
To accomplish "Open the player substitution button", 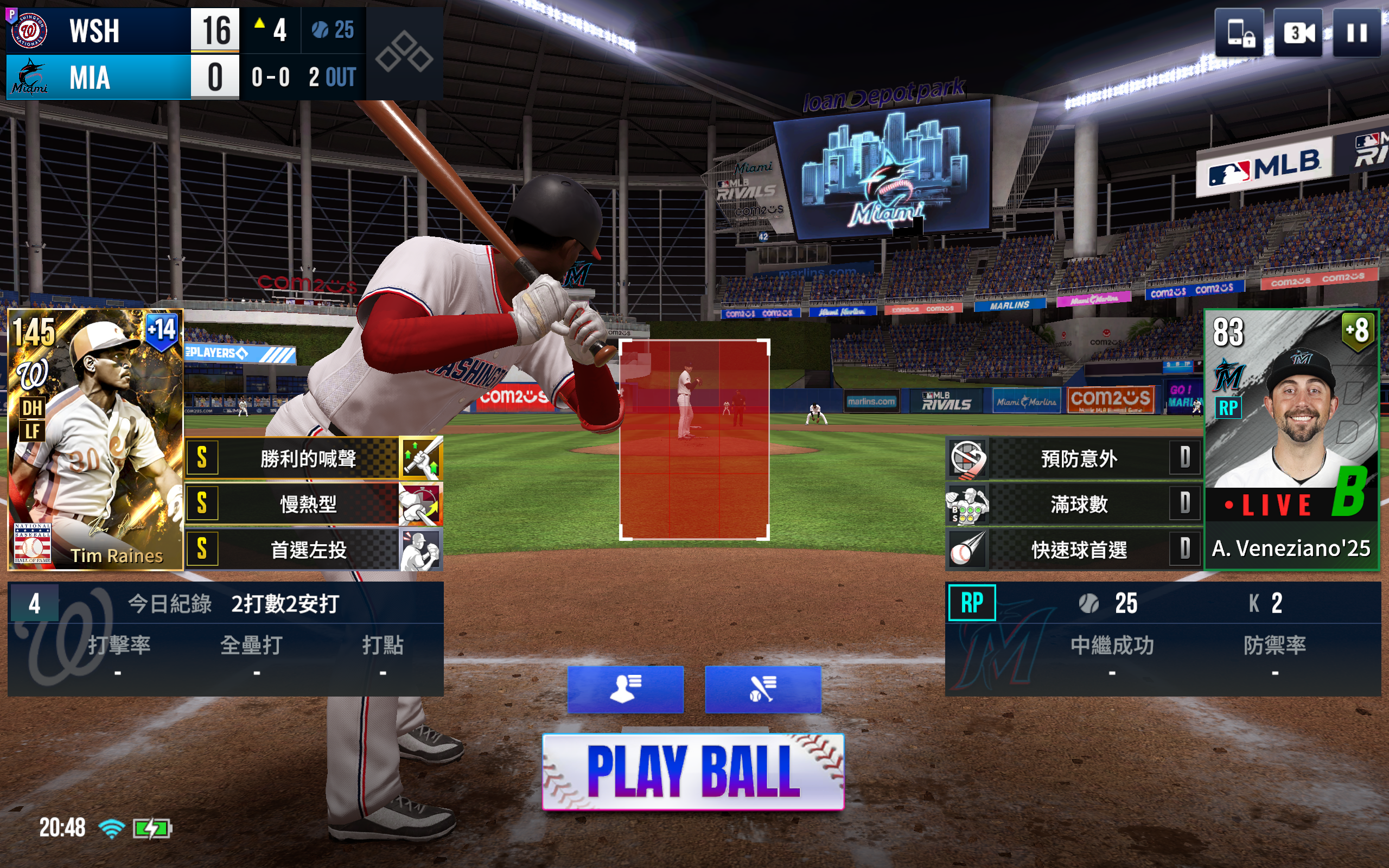I will click(x=625, y=689).
